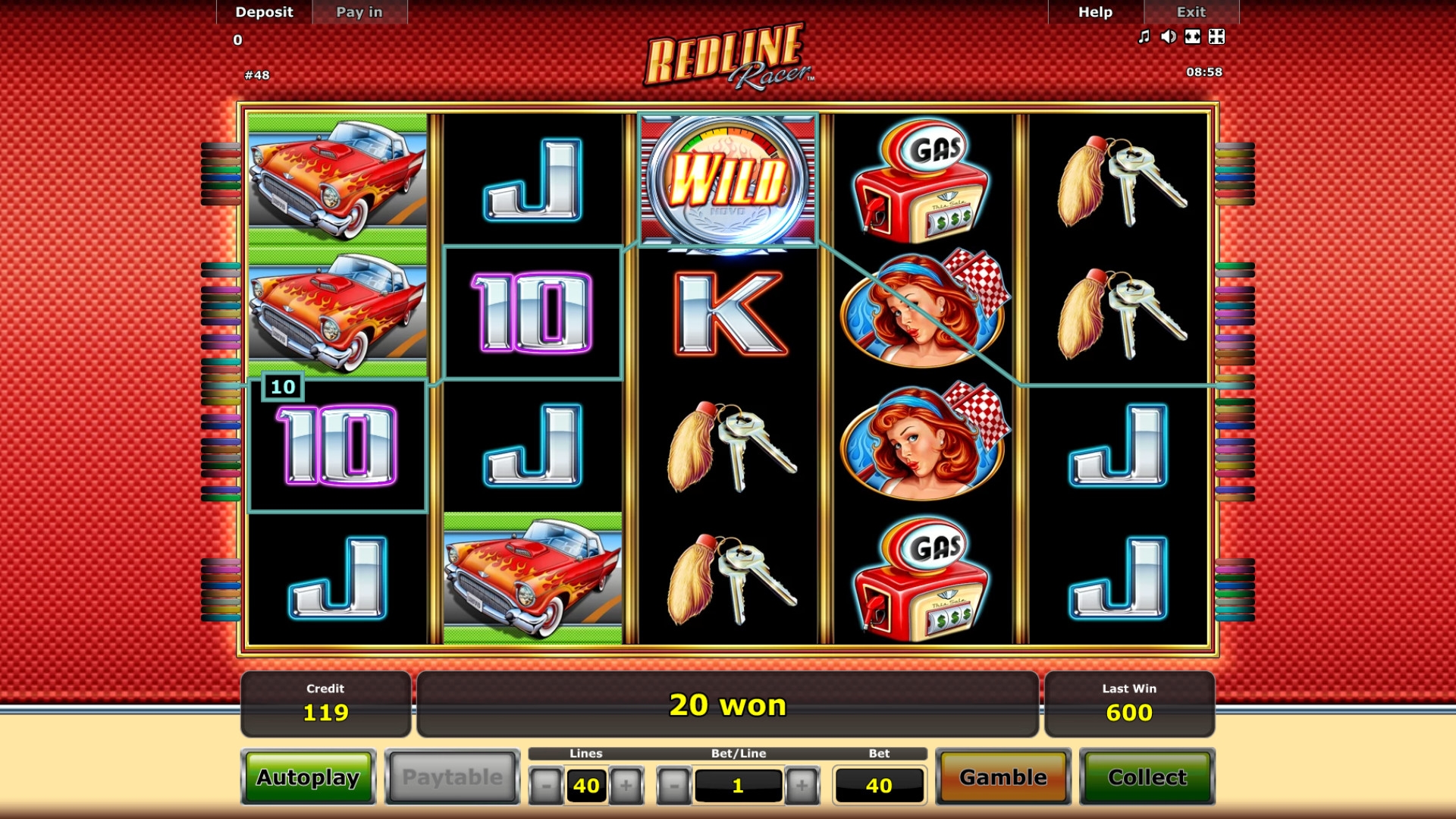
Task: Raise the Bet/Line amount
Action: coord(802,786)
